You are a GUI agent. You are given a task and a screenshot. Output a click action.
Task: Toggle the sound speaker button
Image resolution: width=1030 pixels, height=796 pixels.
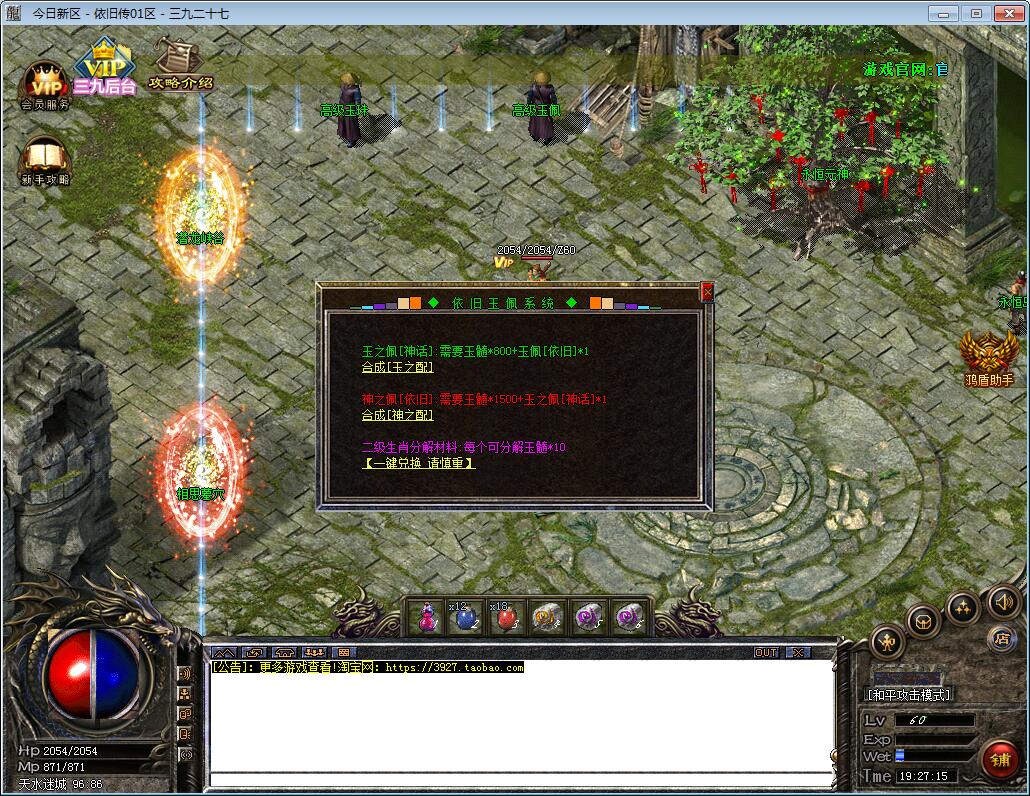[1003, 601]
